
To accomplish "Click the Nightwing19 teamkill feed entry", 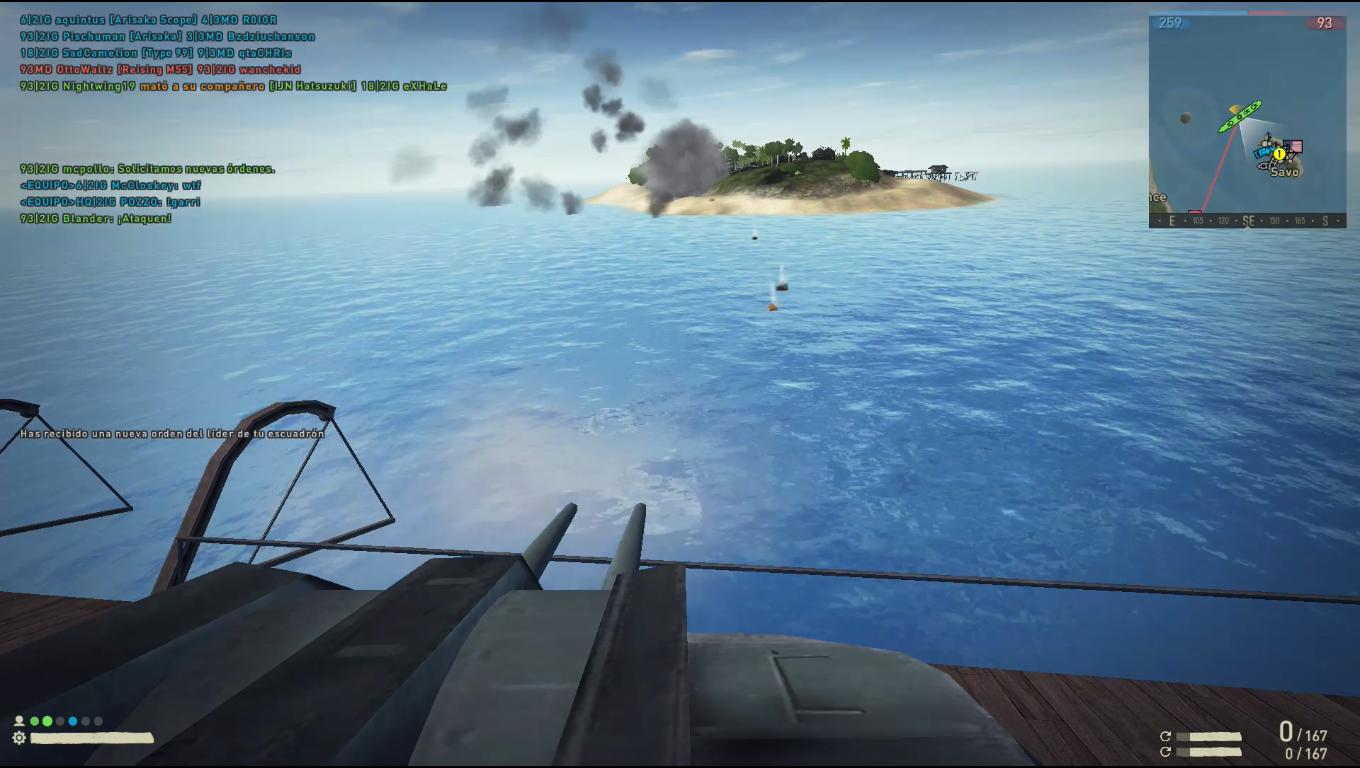I will click(233, 87).
